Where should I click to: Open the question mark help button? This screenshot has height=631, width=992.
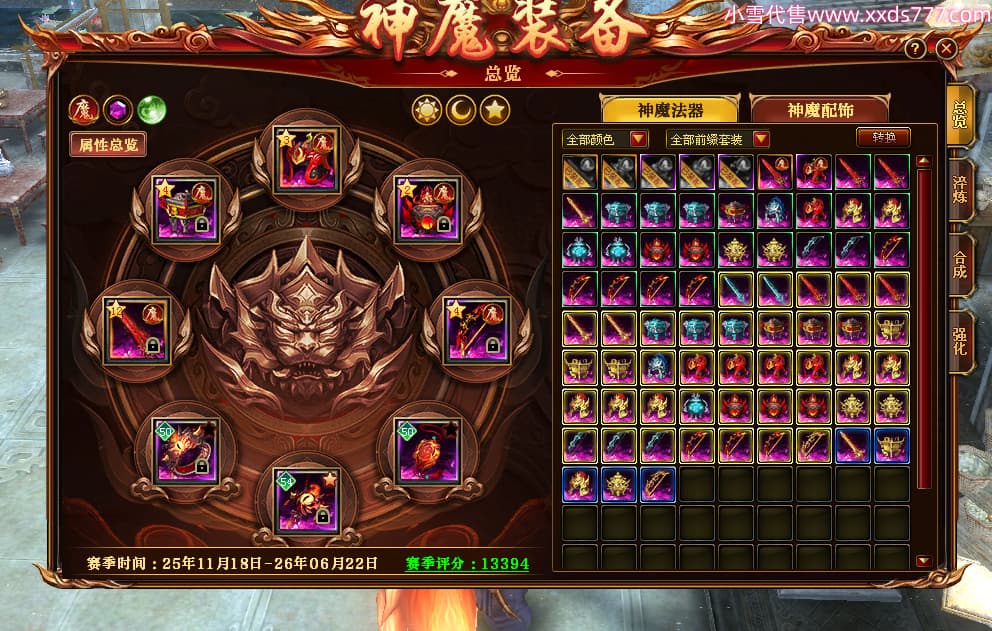pyautogui.click(x=915, y=49)
